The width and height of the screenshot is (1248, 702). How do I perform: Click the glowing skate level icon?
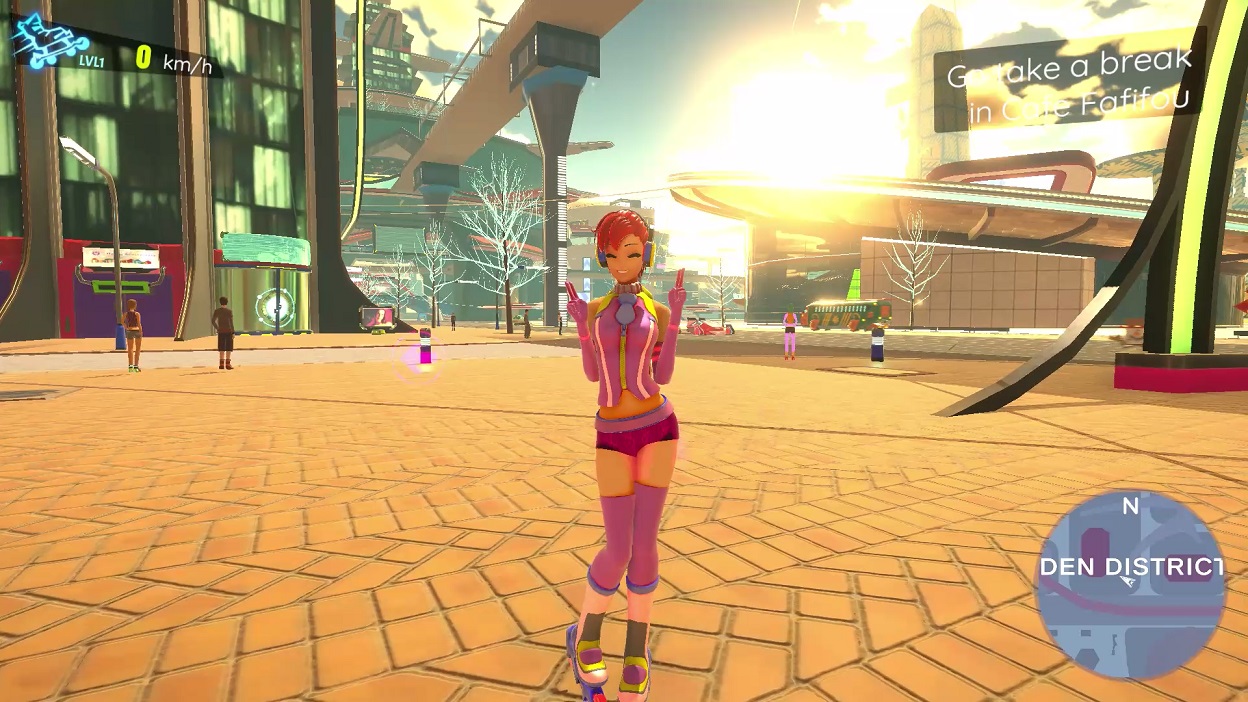(x=50, y=42)
